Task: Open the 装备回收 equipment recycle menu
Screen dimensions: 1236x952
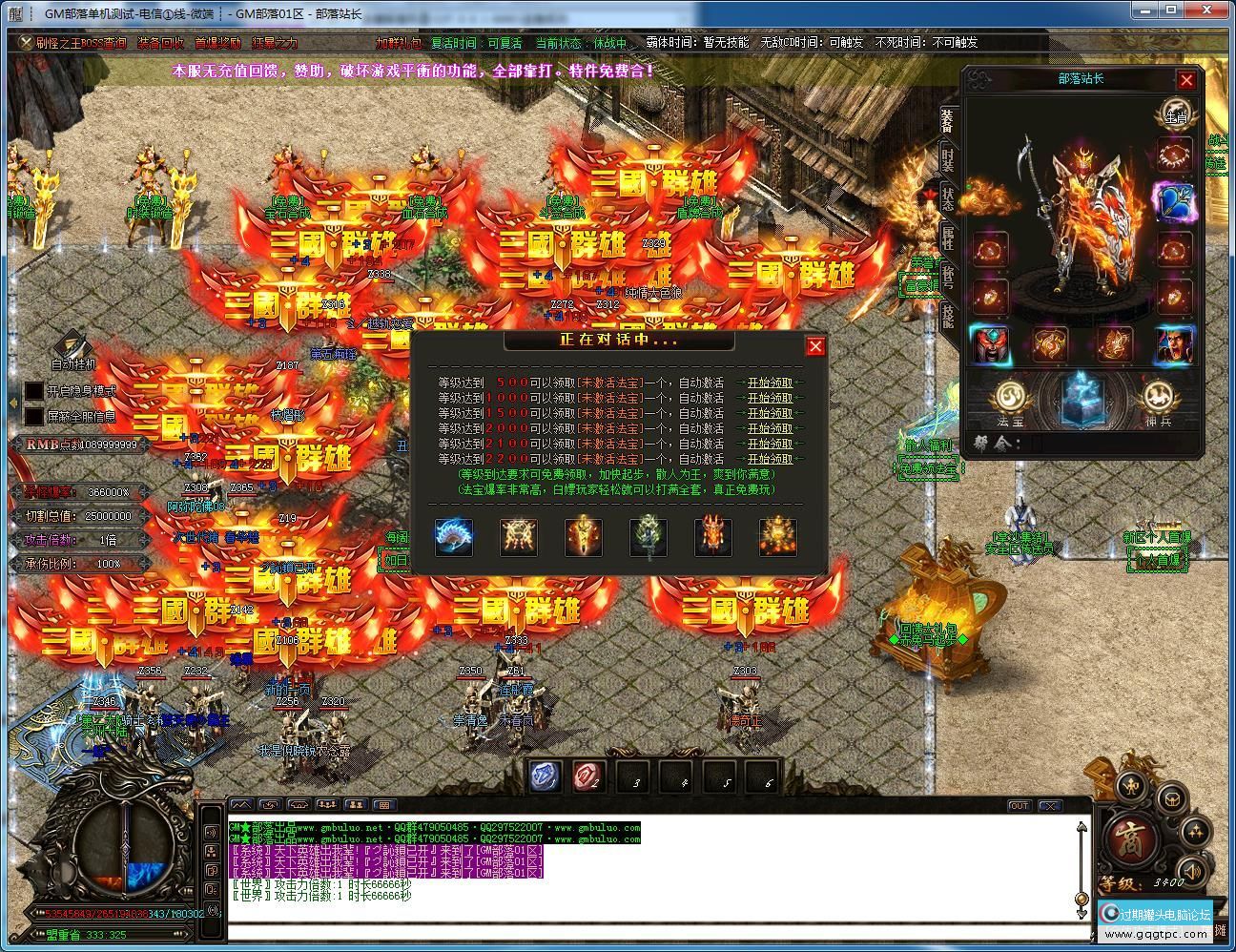Action: (x=160, y=43)
